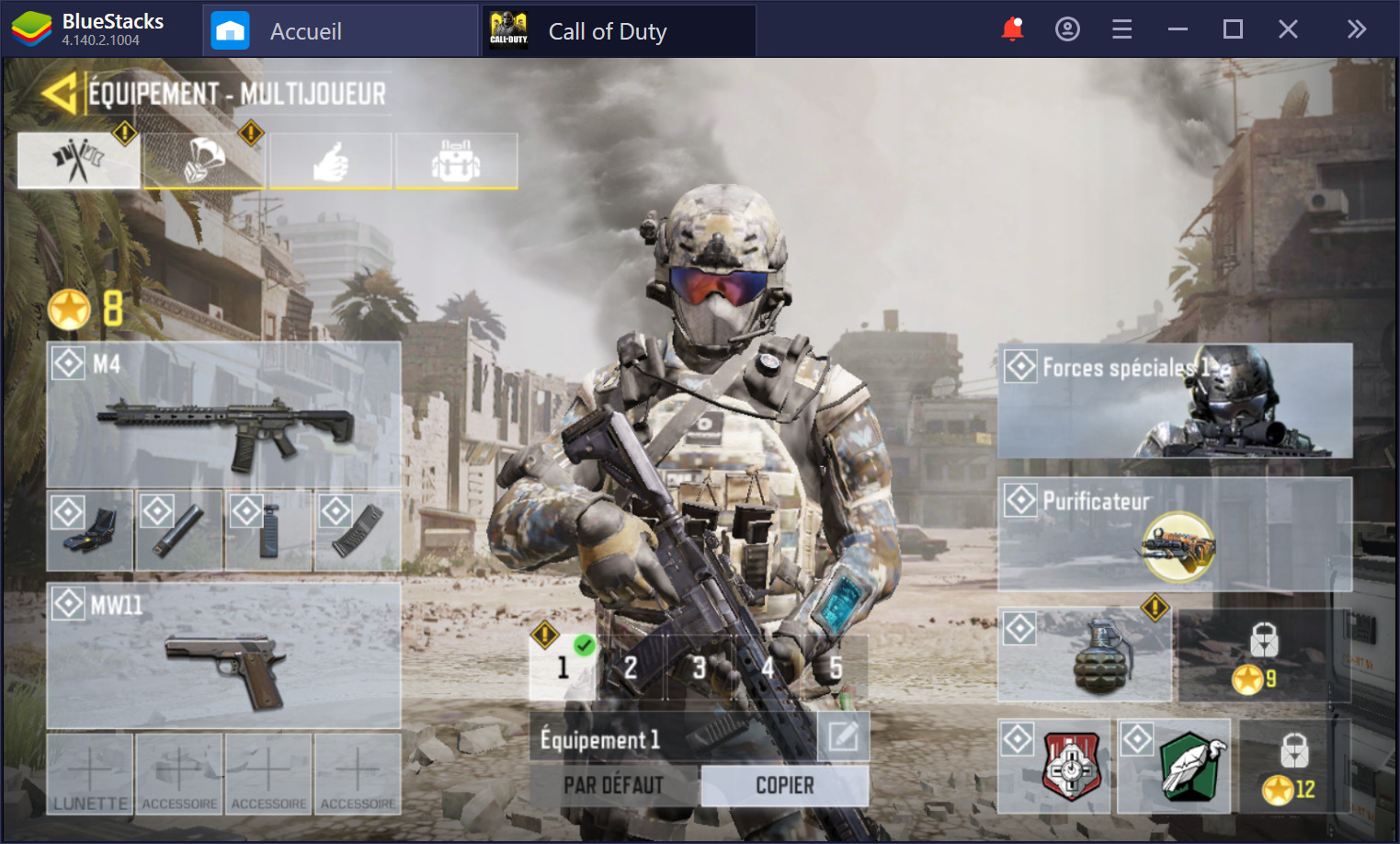Open the frag grenade slot
The width and height of the screenshot is (1400, 844).
pos(1085,653)
